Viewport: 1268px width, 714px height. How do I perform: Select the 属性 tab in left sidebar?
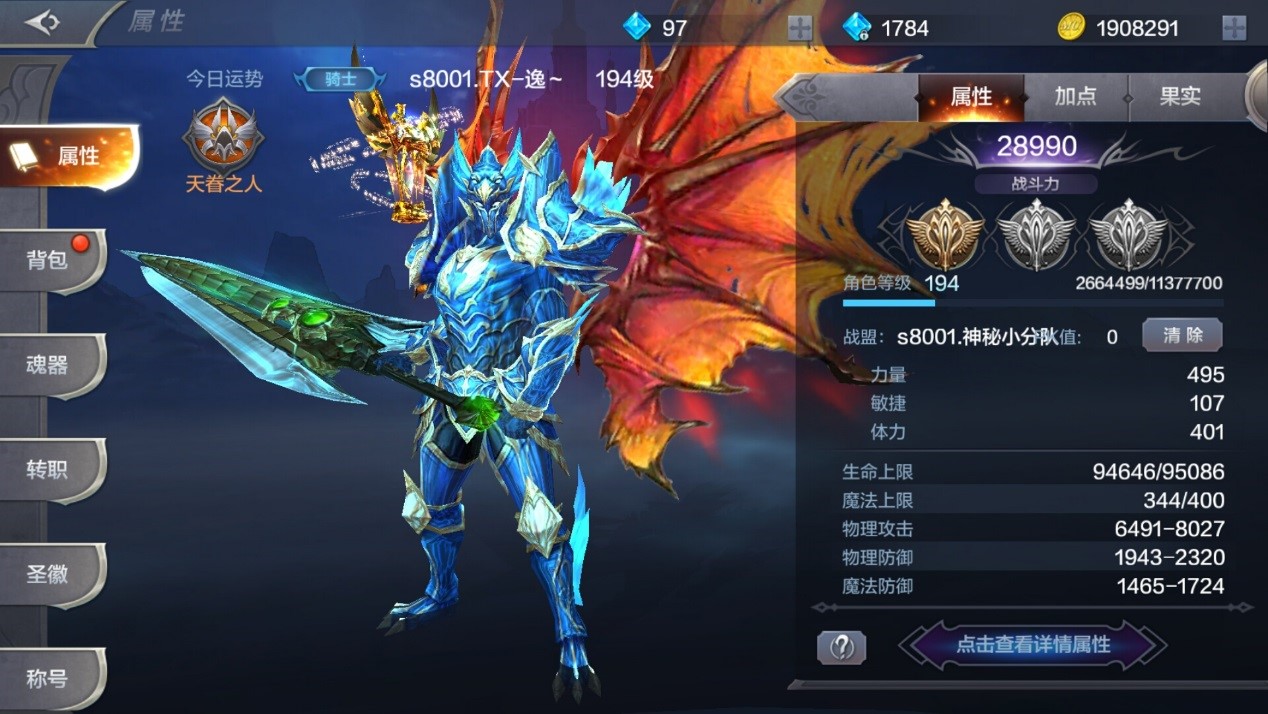click(x=70, y=156)
